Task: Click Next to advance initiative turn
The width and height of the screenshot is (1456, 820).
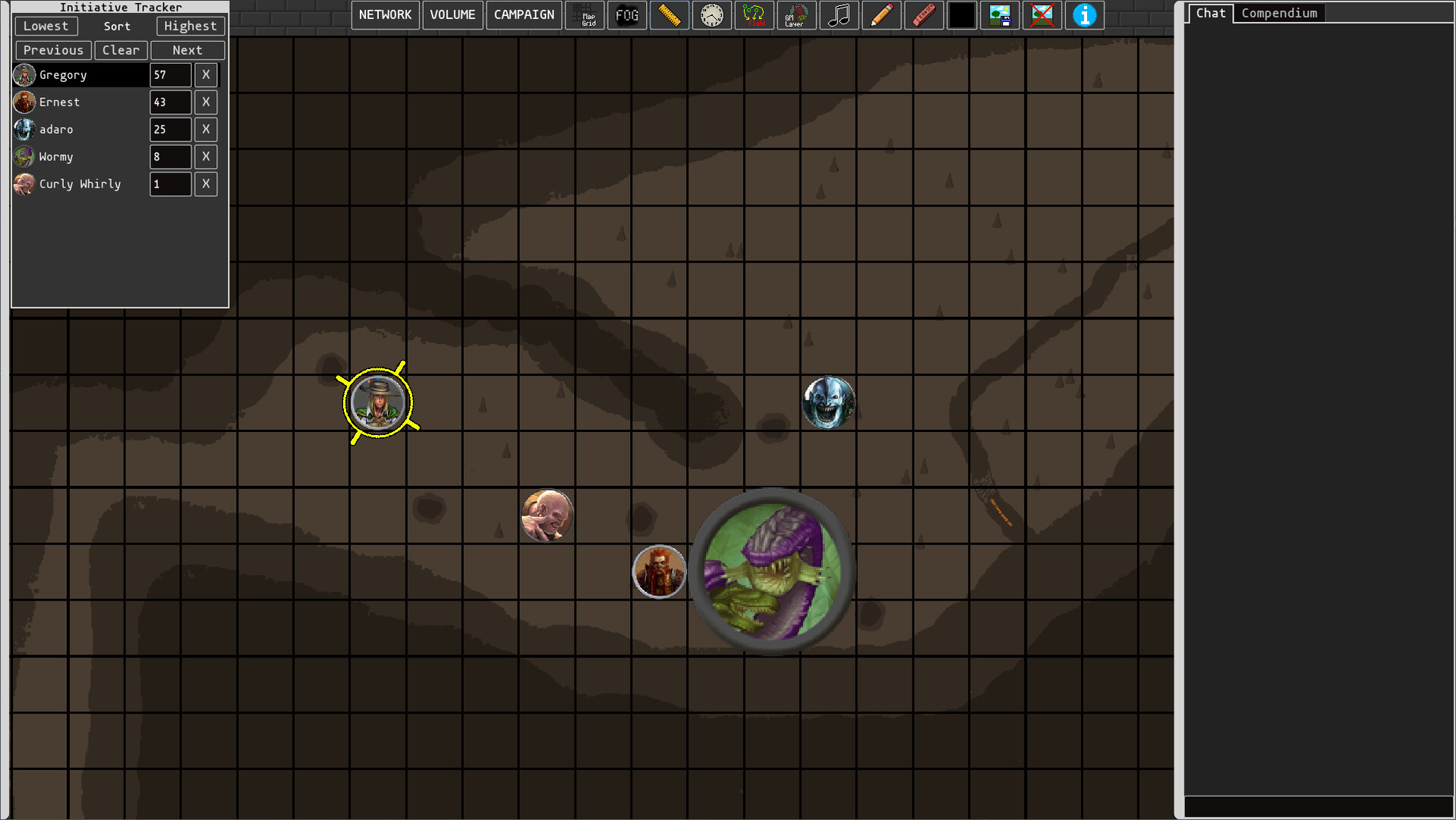Action: [188, 50]
